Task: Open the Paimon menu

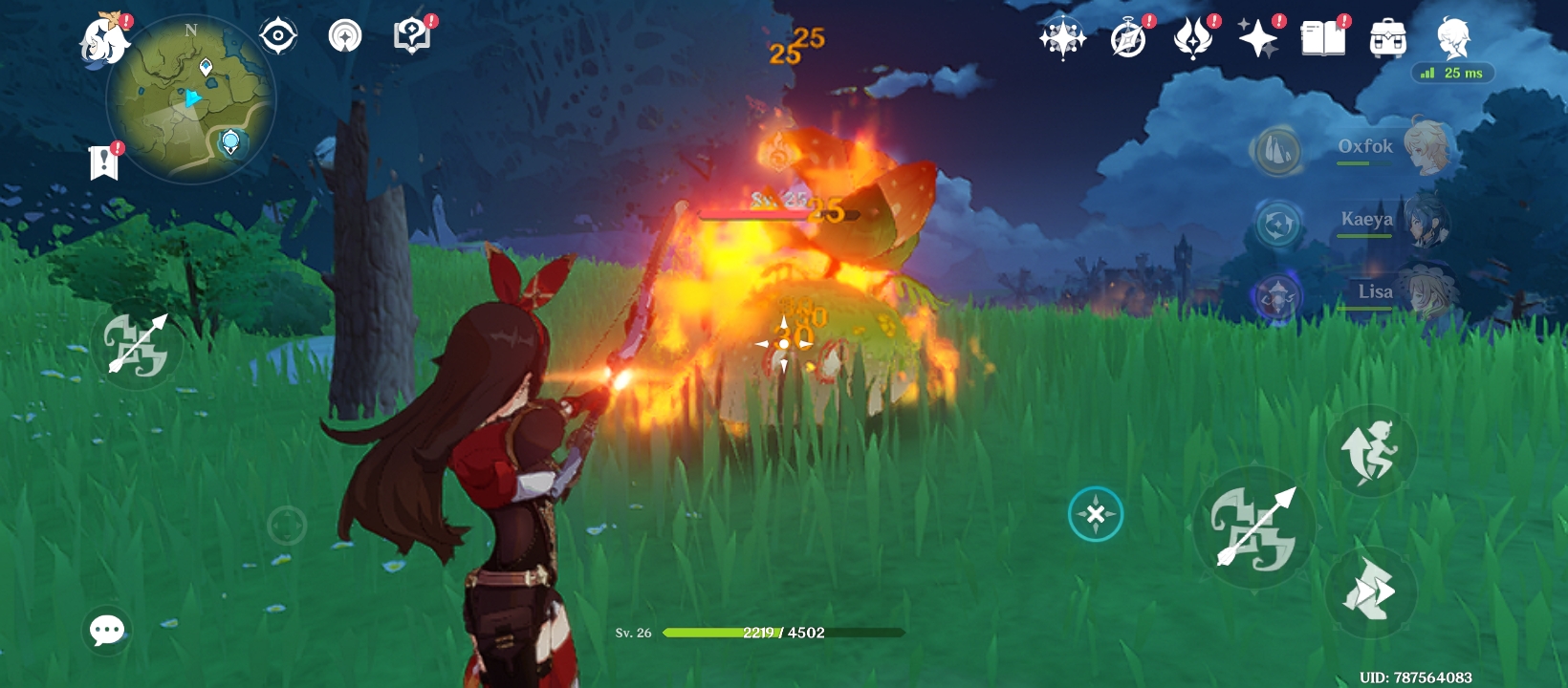Action: click(x=103, y=40)
